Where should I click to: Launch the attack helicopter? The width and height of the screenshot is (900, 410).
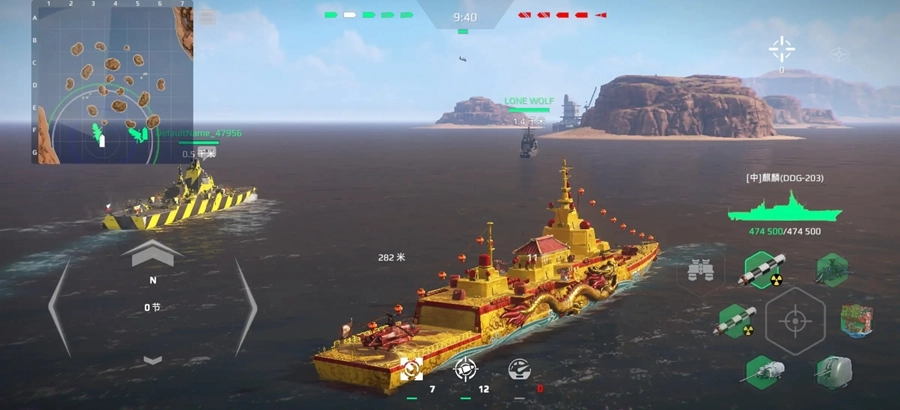click(830, 269)
